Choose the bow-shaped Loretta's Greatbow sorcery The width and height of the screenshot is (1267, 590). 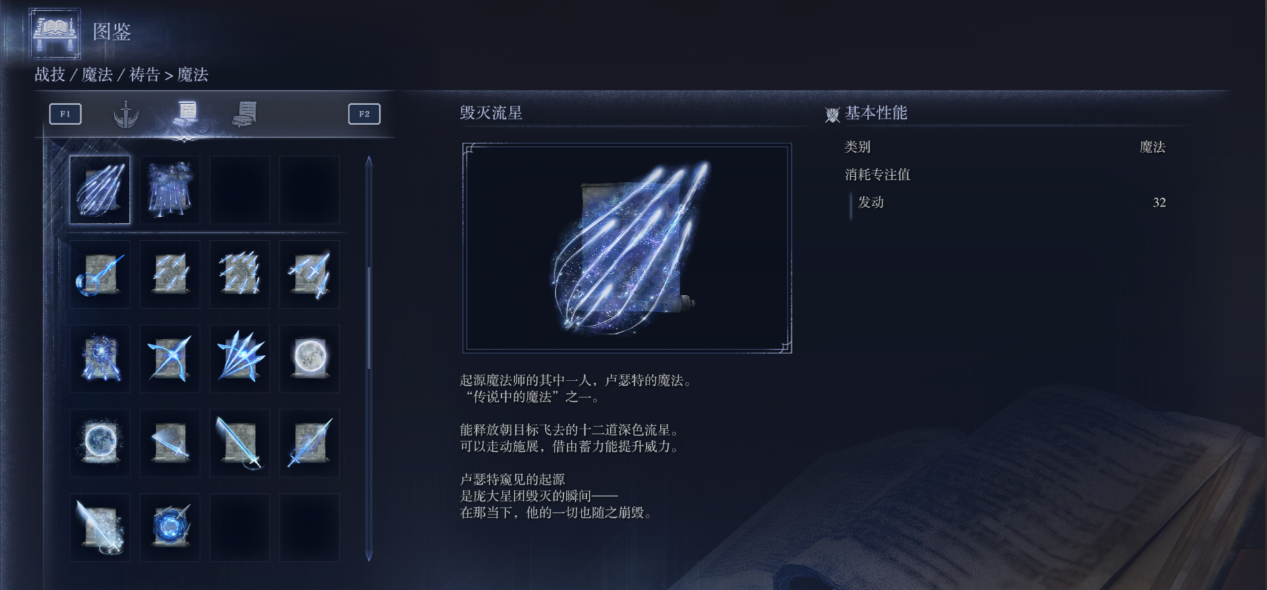[100, 274]
